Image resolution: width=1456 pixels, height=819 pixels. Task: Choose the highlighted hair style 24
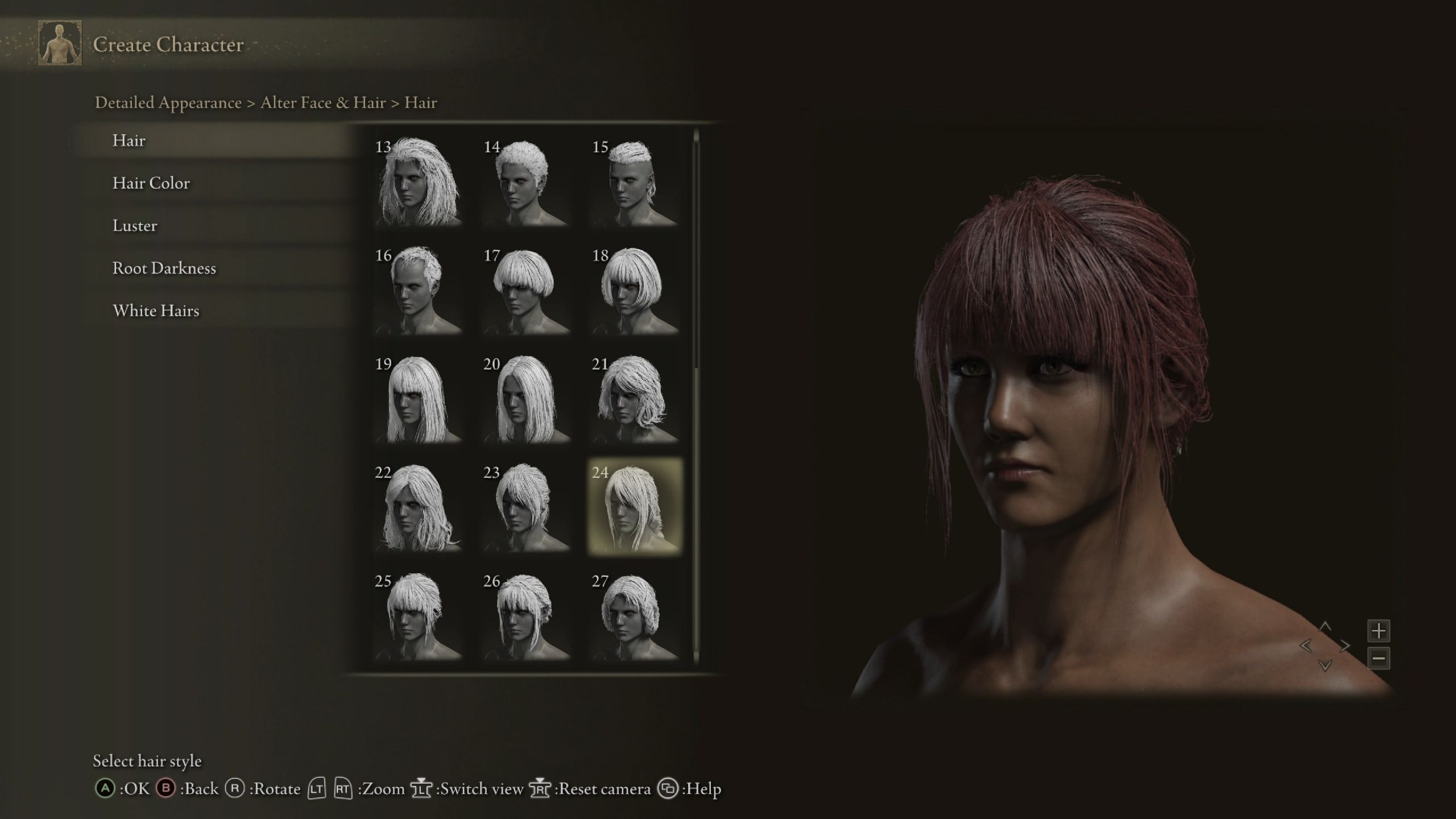pyautogui.click(x=634, y=507)
